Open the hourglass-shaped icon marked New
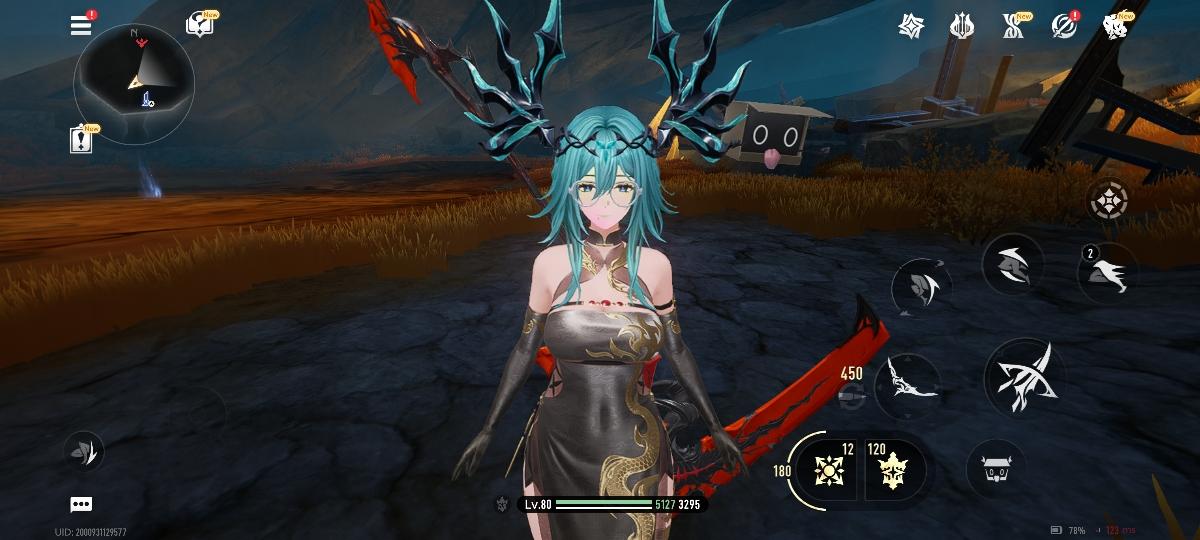Image resolution: width=1200 pixels, height=540 pixels. (x=1013, y=26)
